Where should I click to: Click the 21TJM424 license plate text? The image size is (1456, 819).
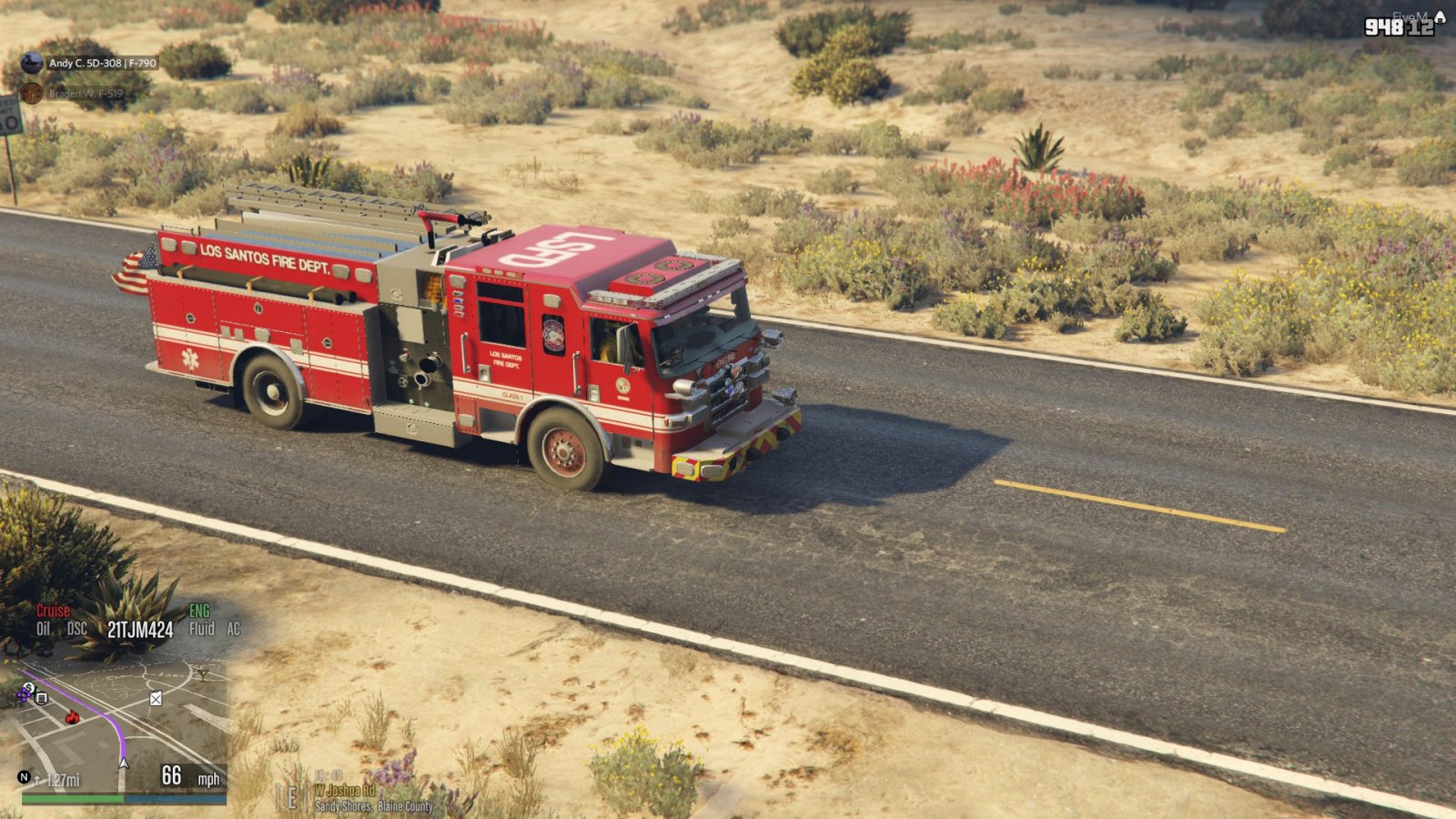[x=139, y=628]
